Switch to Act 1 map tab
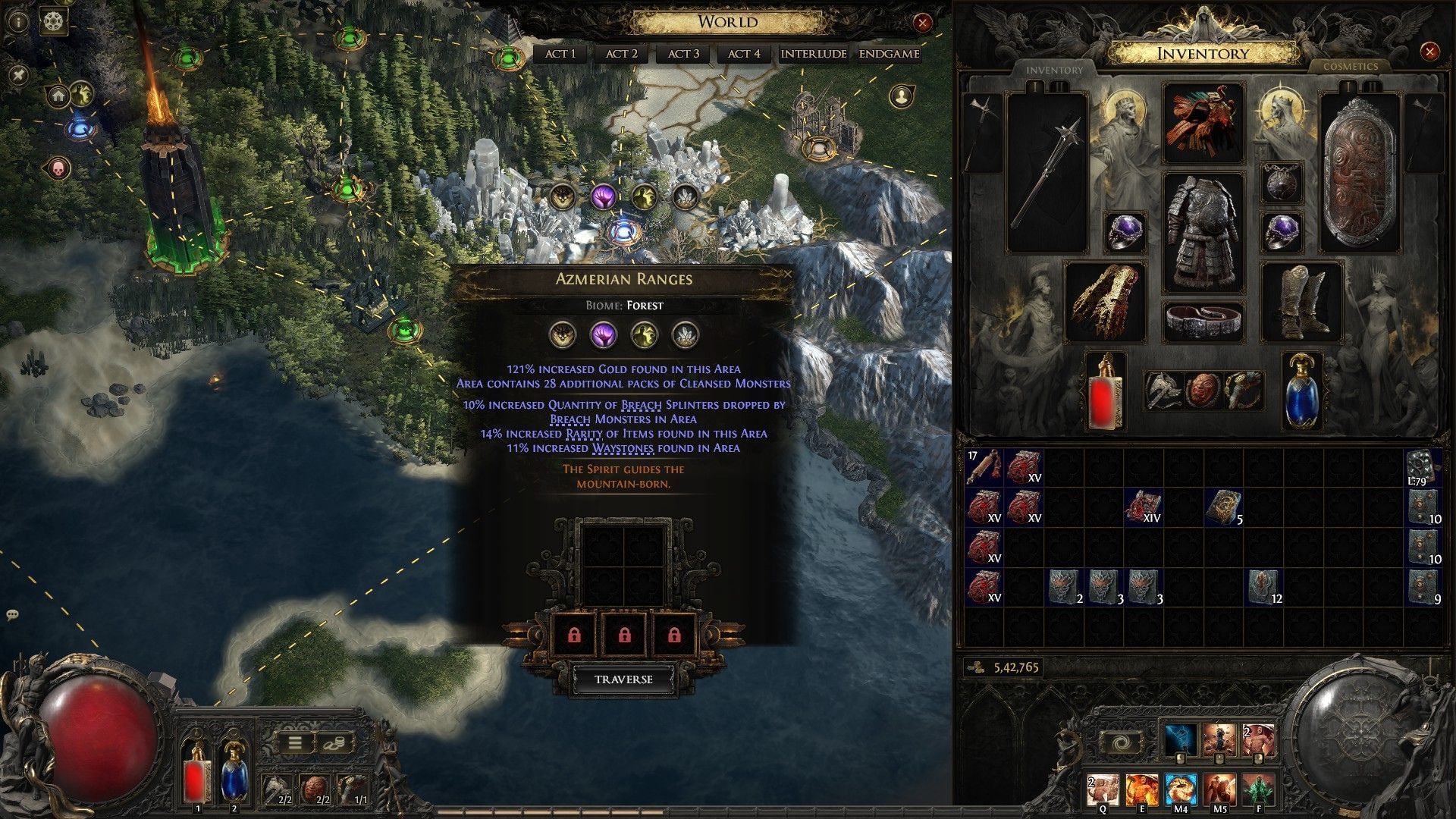Screen dimensions: 1456x819 coord(560,54)
